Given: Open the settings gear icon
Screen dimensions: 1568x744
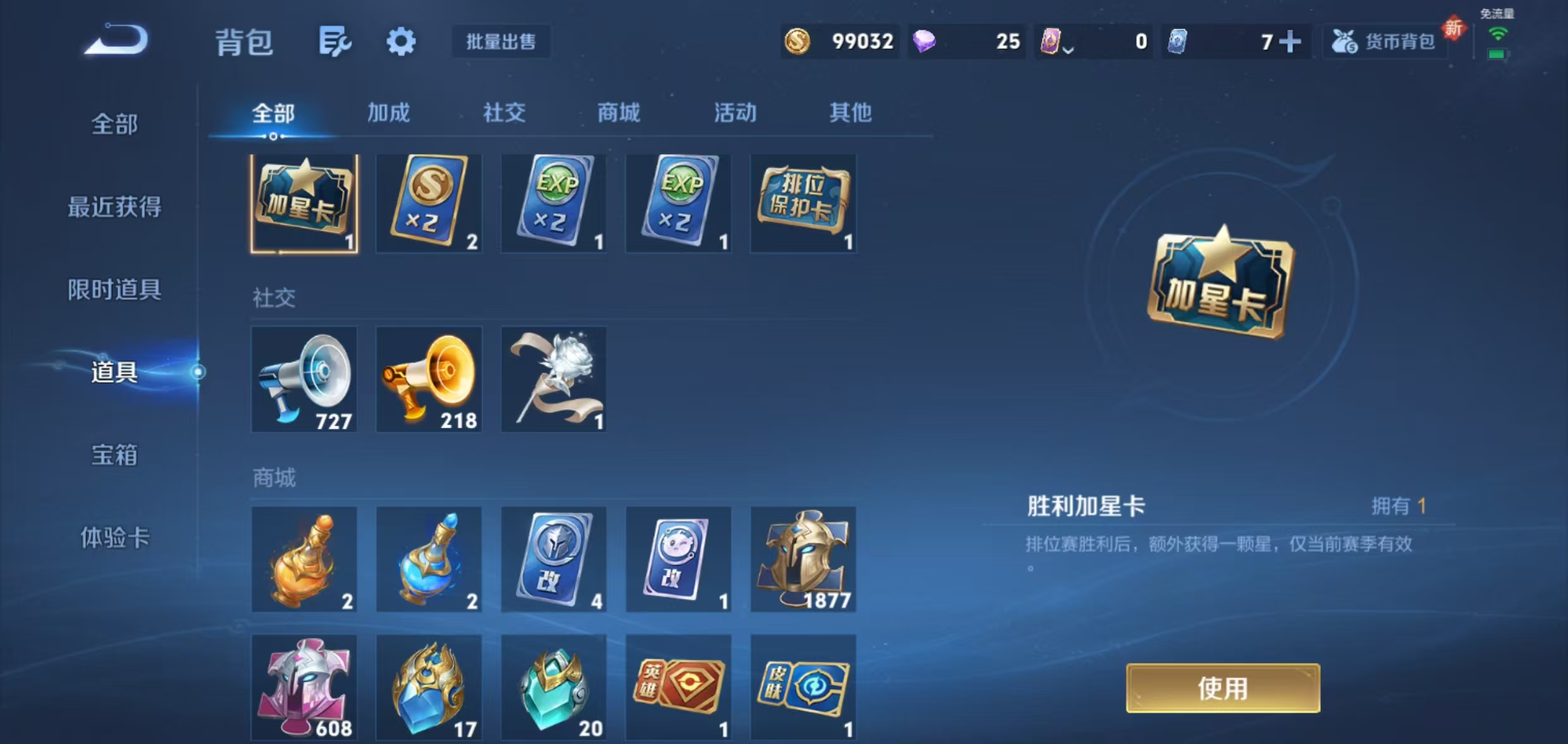Looking at the screenshot, I should tap(400, 42).
